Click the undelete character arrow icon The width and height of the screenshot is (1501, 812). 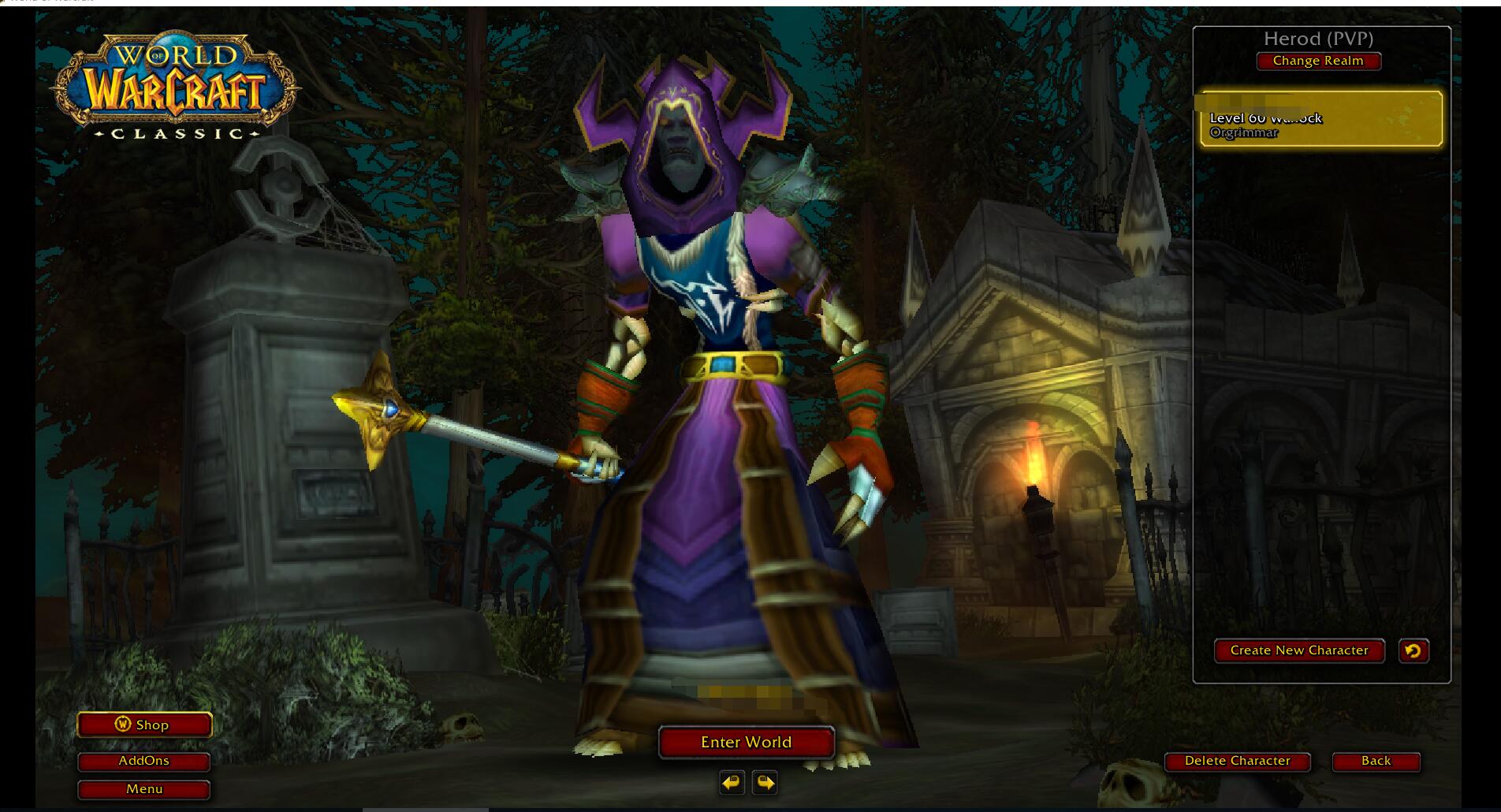(x=1413, y=650)
